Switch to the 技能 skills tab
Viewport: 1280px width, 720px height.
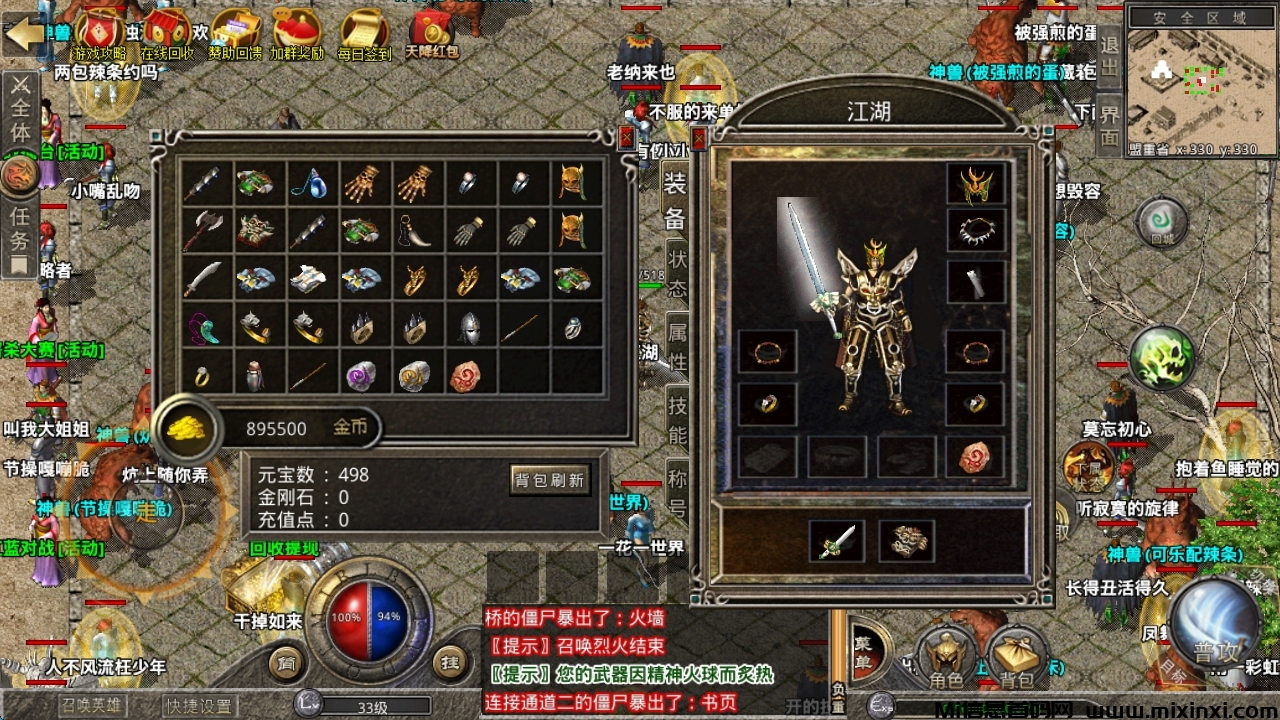pos(678,420)
